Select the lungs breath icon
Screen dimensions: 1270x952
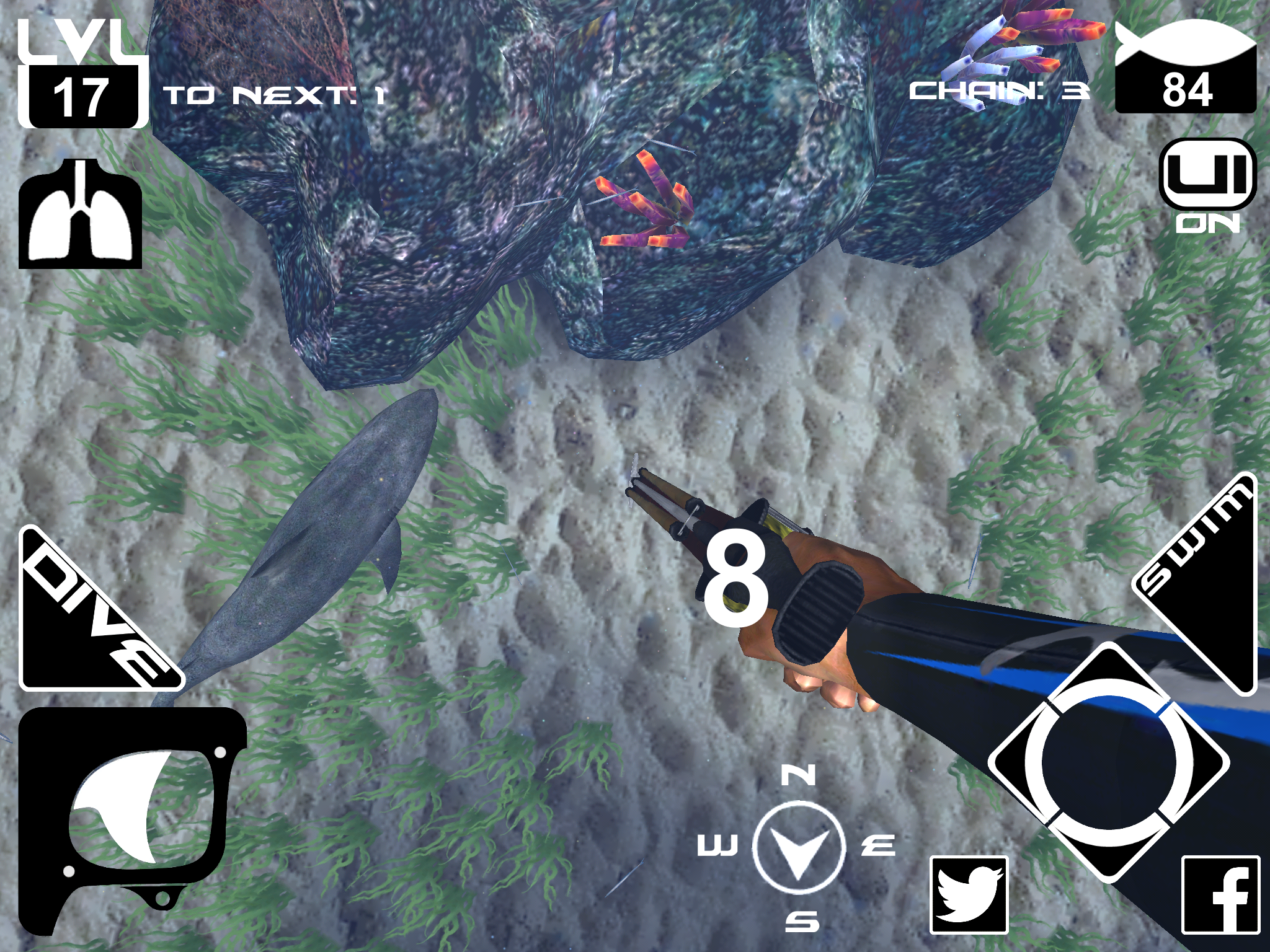pyautogui.click(x=80, y=214)
